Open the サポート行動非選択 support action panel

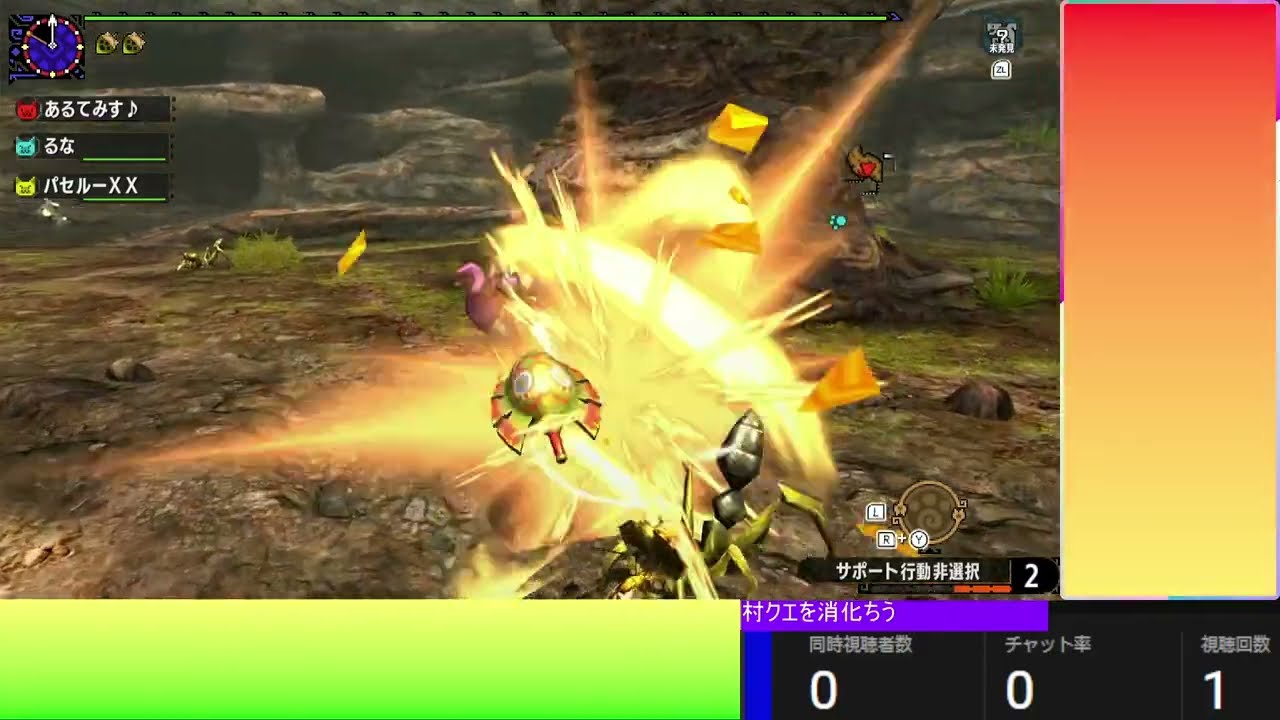tap(908, 573)
